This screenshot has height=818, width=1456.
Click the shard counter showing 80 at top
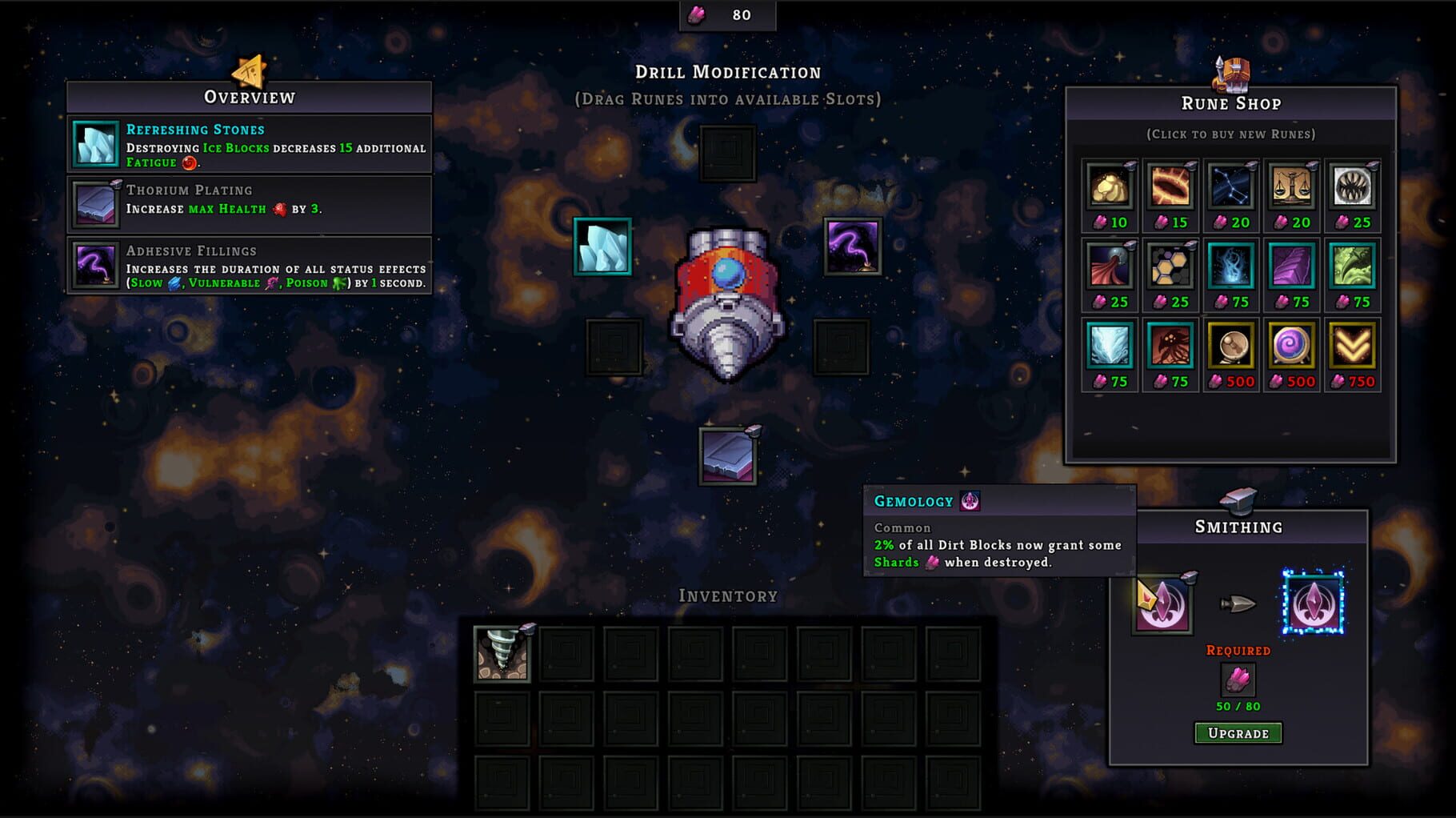[730, 14]
